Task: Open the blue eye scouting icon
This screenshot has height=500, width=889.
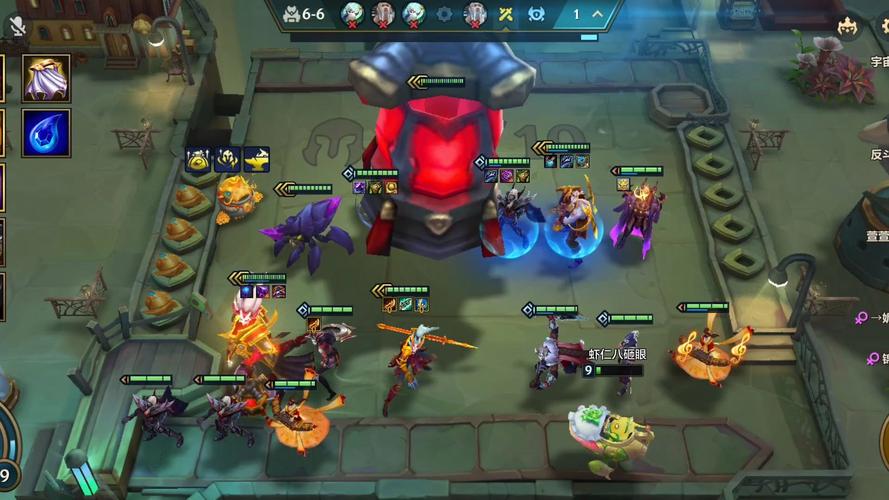Action: 535,14
